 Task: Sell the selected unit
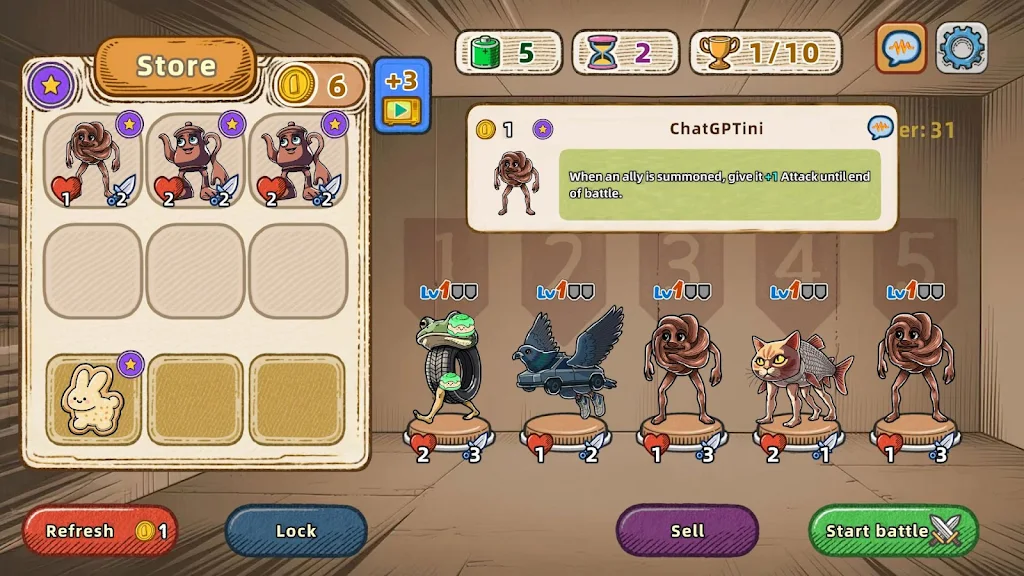point(687,531)
